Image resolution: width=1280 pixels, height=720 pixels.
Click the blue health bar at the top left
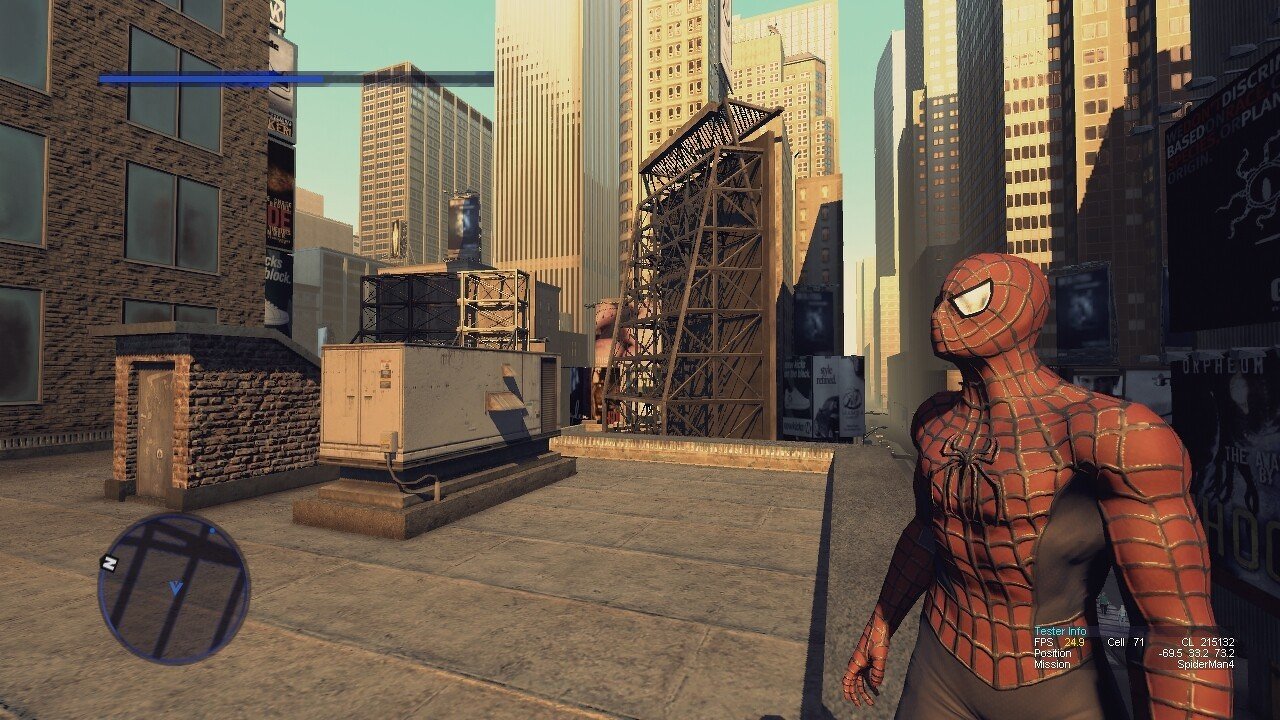[x=210, y=80]
